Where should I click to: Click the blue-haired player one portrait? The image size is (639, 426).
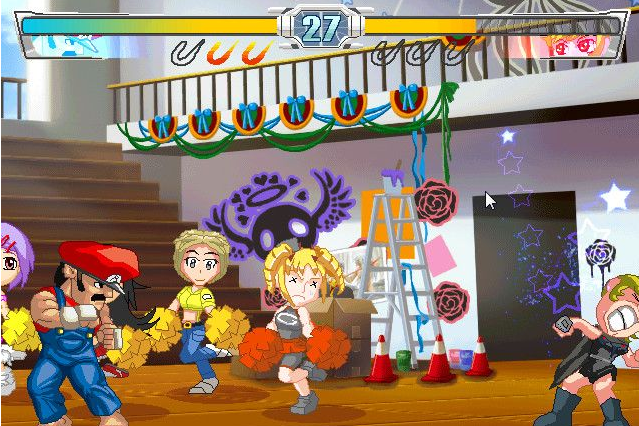click(x=70, y=44)
